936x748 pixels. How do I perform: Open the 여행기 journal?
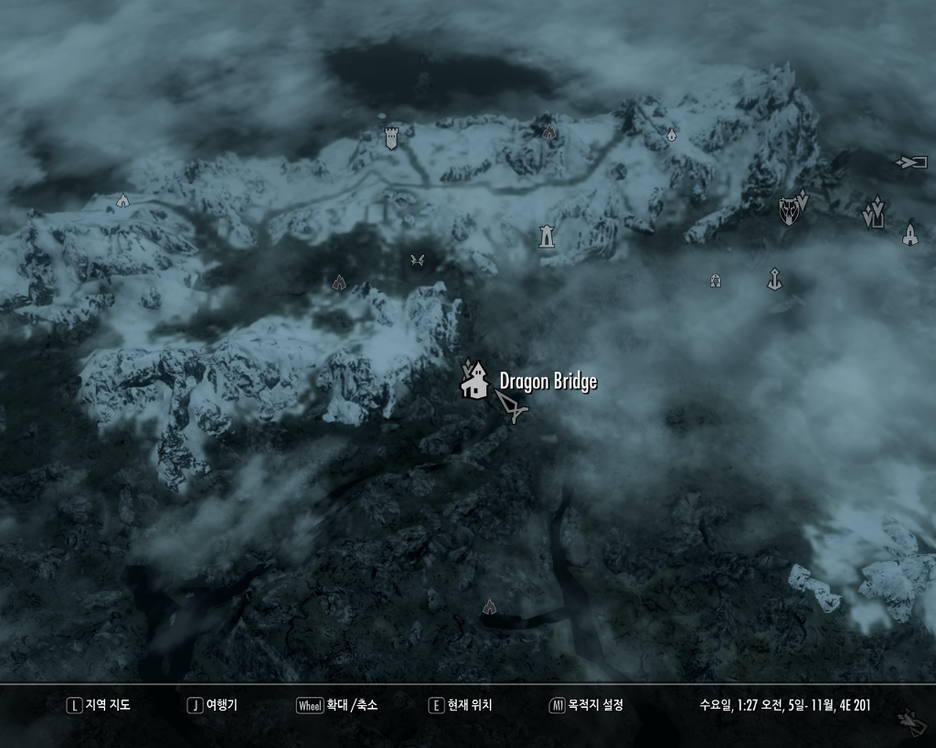tap(213, 705)
